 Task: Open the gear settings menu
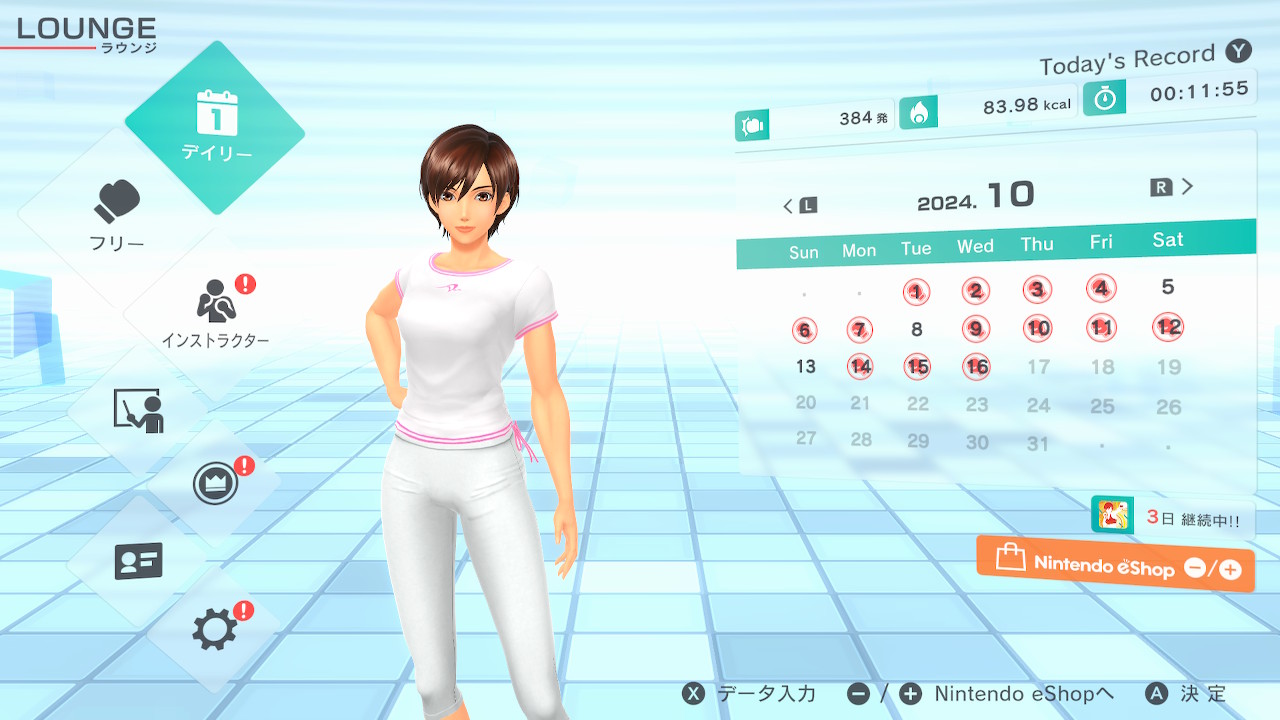point(215,630)
